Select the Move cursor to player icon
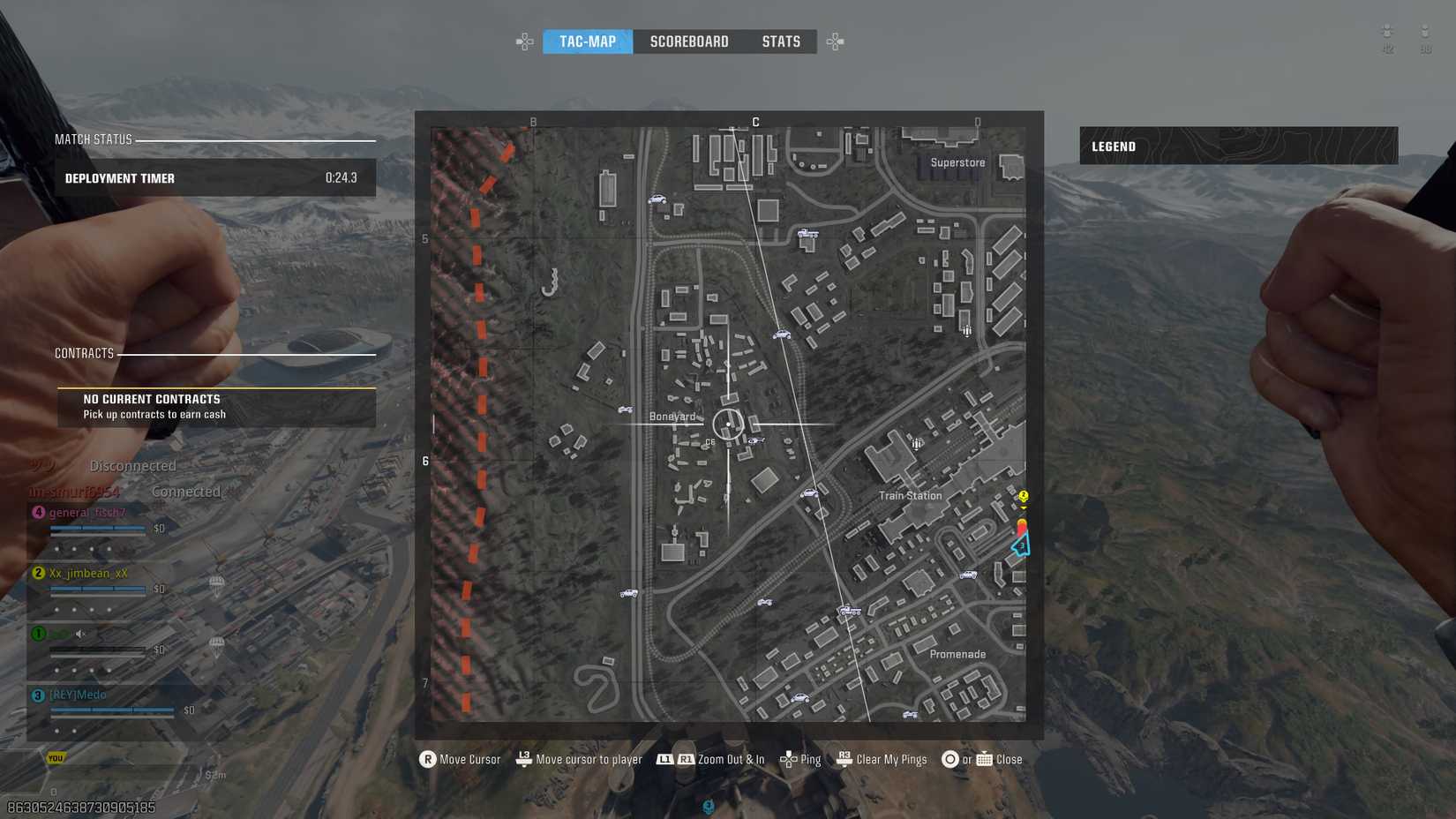This screenshot has height=819, width=1456. click(x=522, y=759)
